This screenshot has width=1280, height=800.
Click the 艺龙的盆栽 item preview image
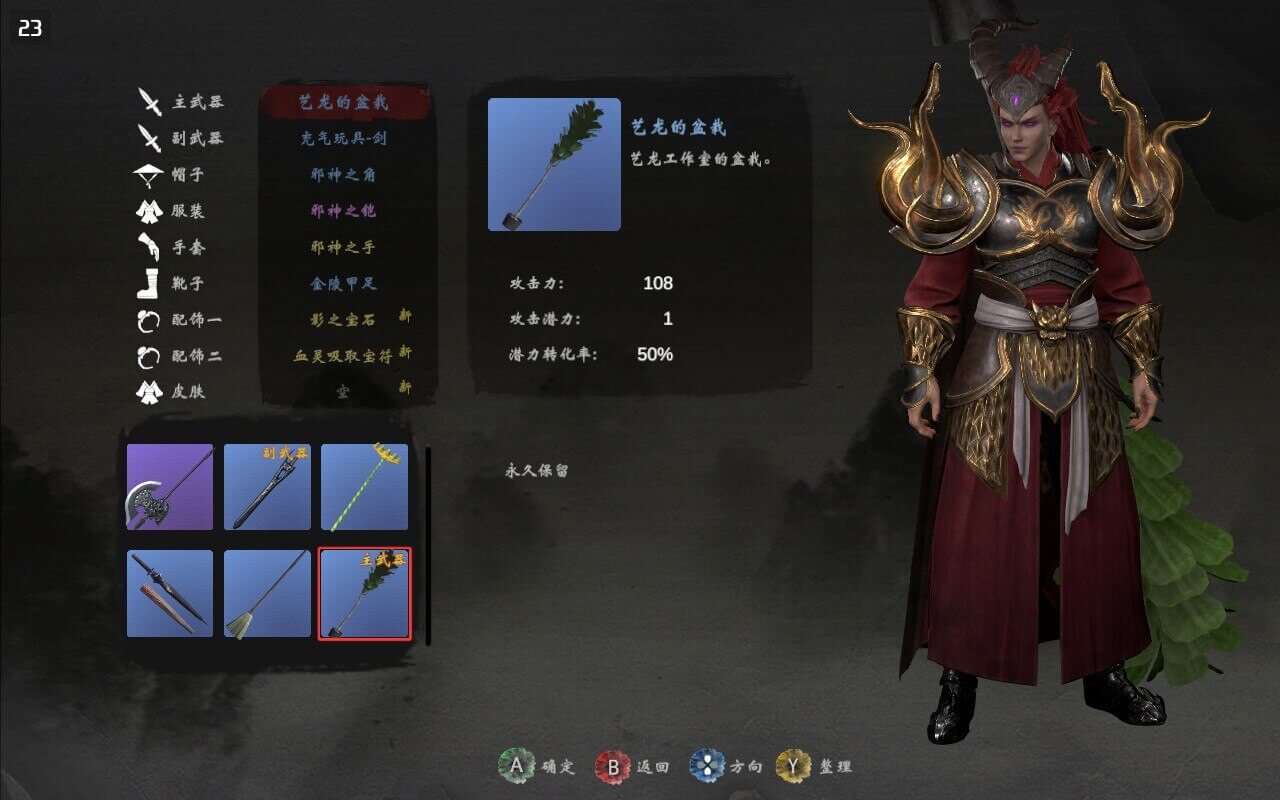(x=553, y=163)
